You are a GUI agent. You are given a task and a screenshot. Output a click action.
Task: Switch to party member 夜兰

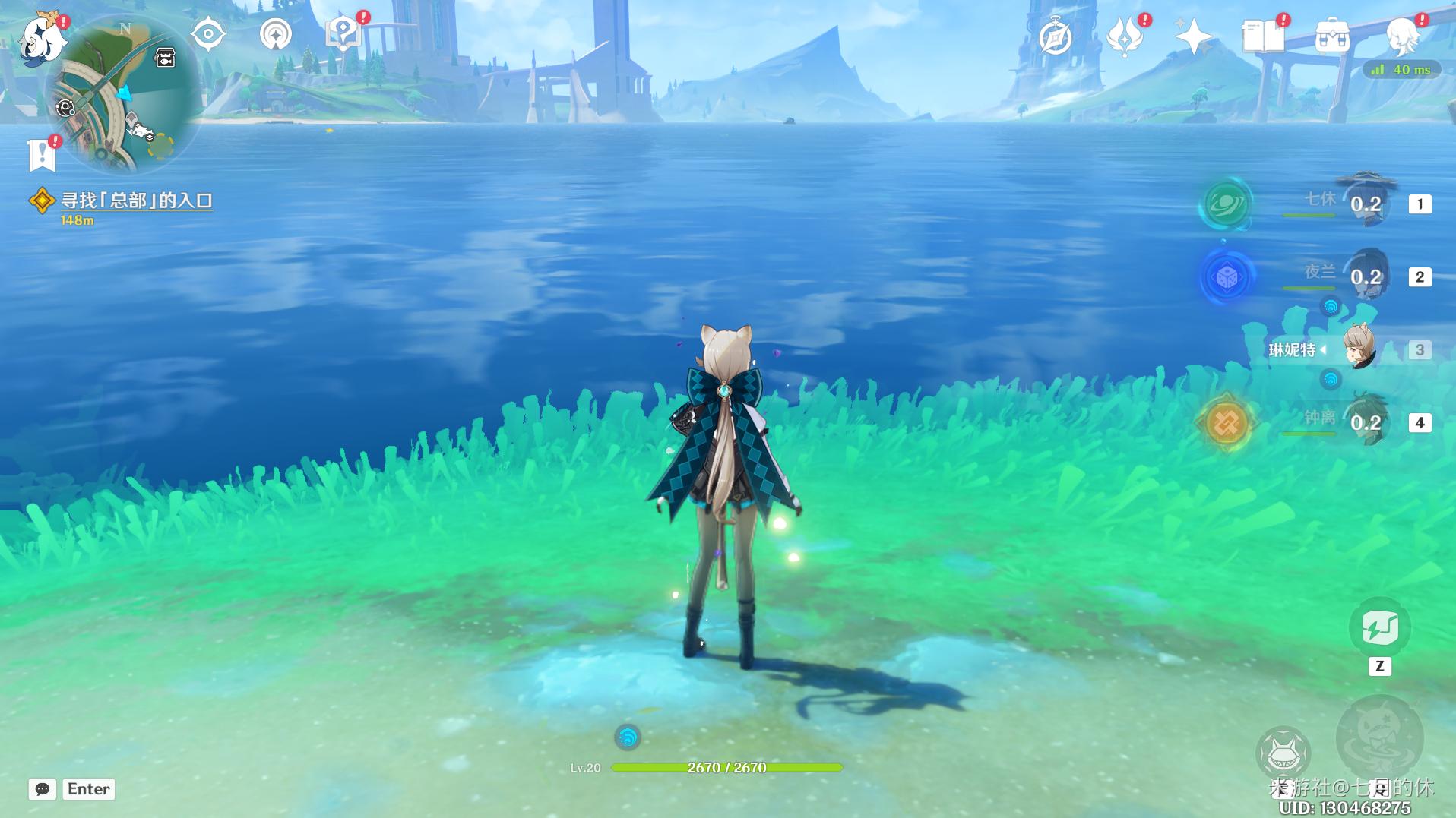tap(1366, 276)
